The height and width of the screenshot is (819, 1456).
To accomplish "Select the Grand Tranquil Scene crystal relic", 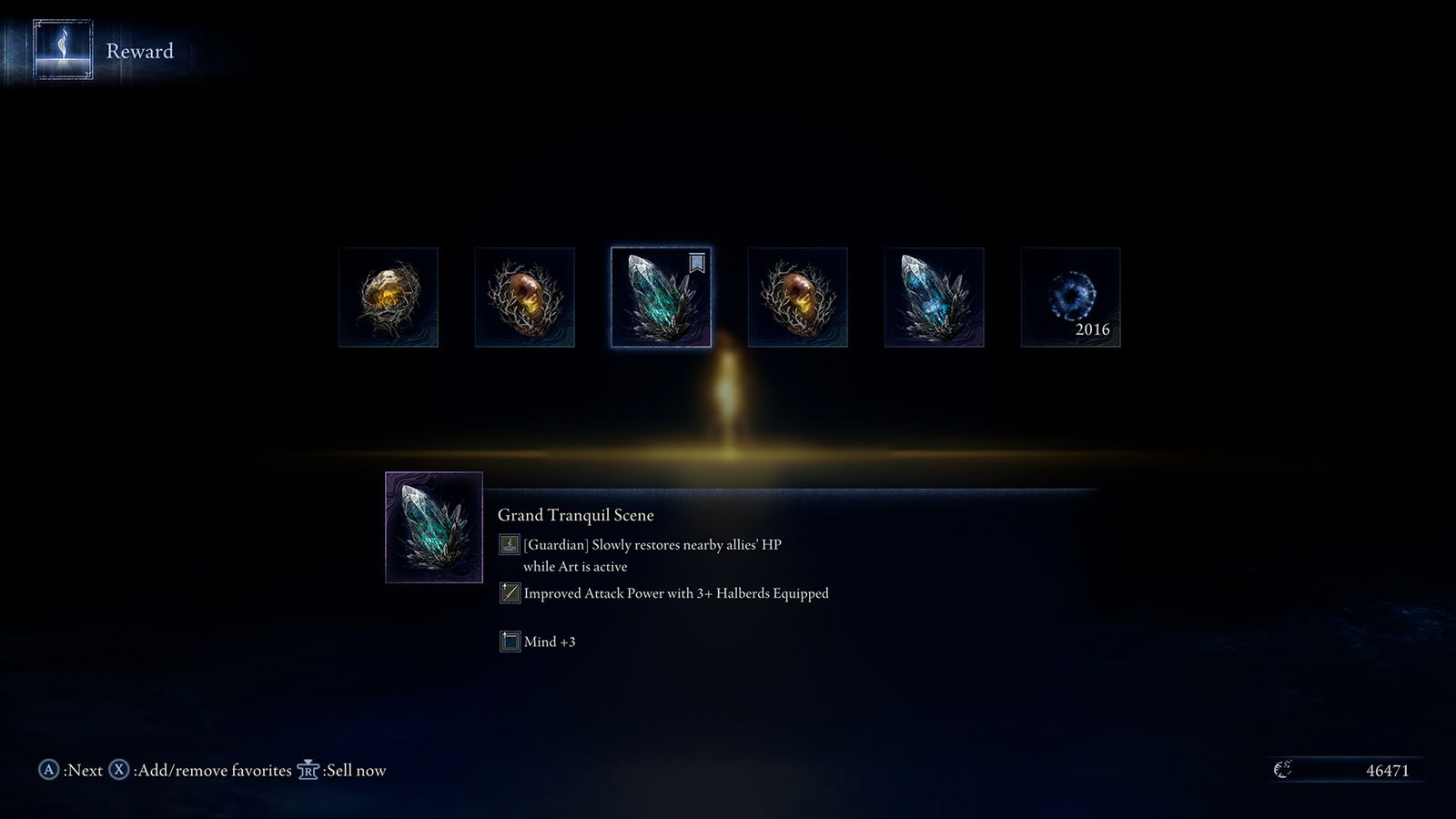I will tap(661, 298).
